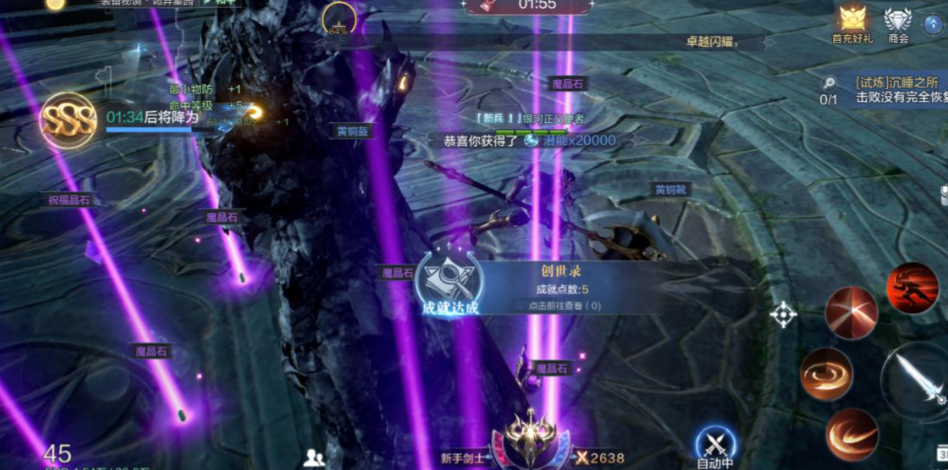Activate the red dashing figure skill
This screenshot has width=948, height=470.
[x=911, y=288]
